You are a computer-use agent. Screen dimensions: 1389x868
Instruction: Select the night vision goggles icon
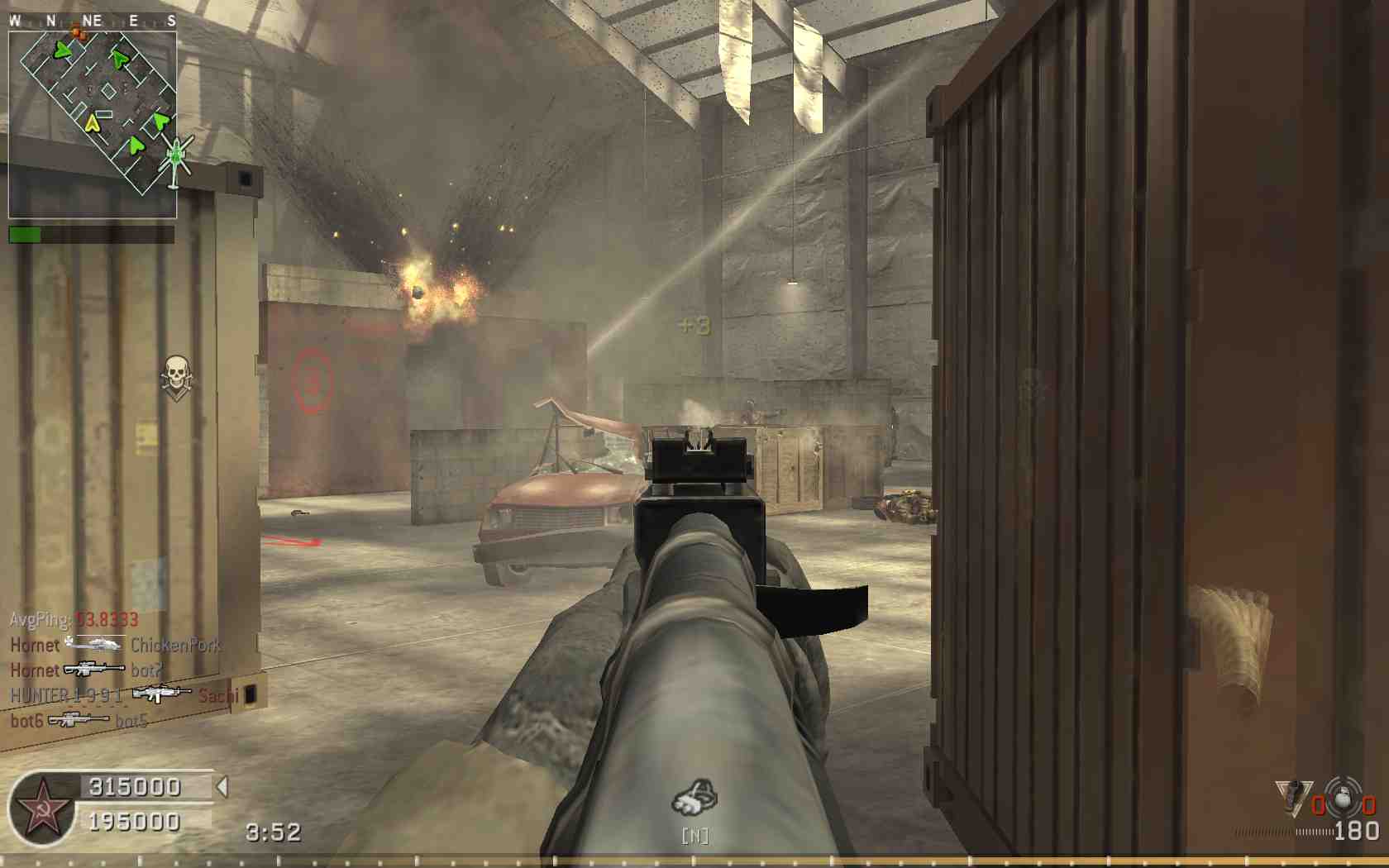[694, 798]
